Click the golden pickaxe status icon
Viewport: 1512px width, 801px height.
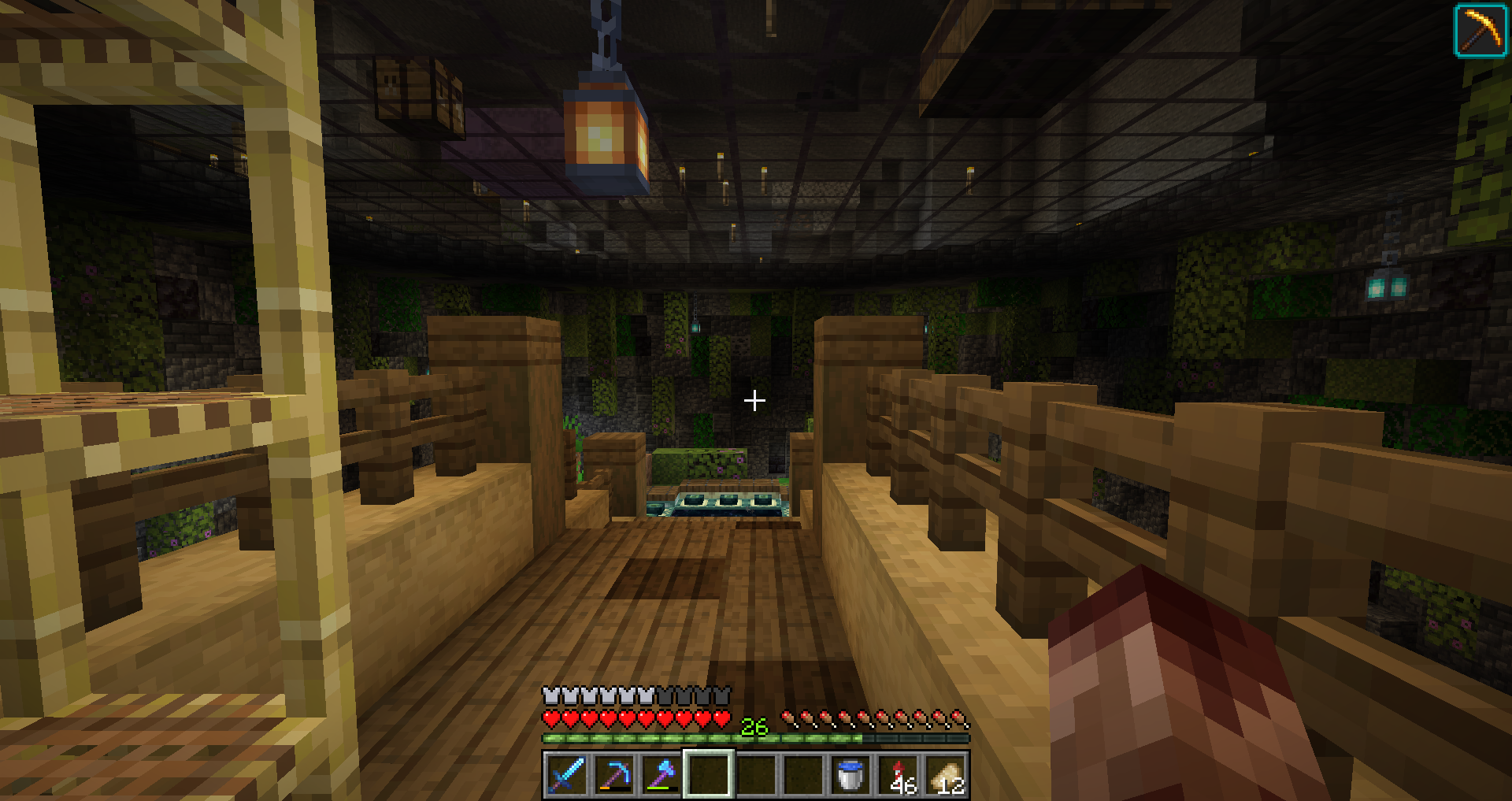click(x=1480, y=31)
